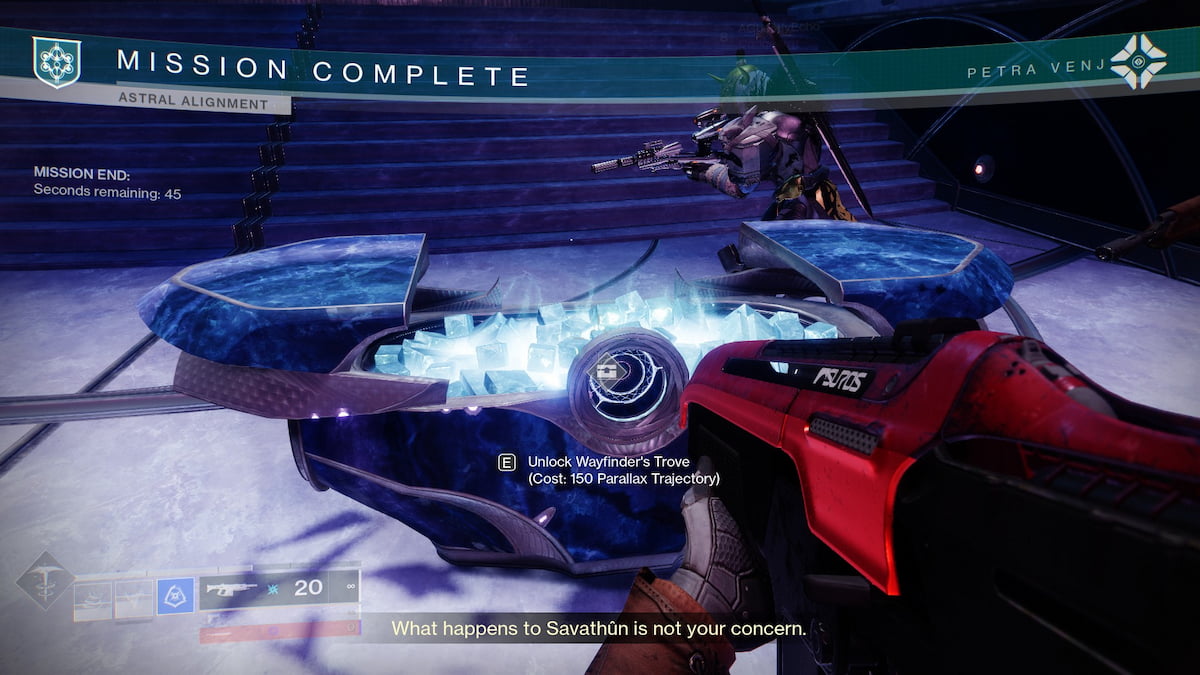Select the red heavy weapon slot
Screen dimensions: 1200x675
(x=279, y=629)
